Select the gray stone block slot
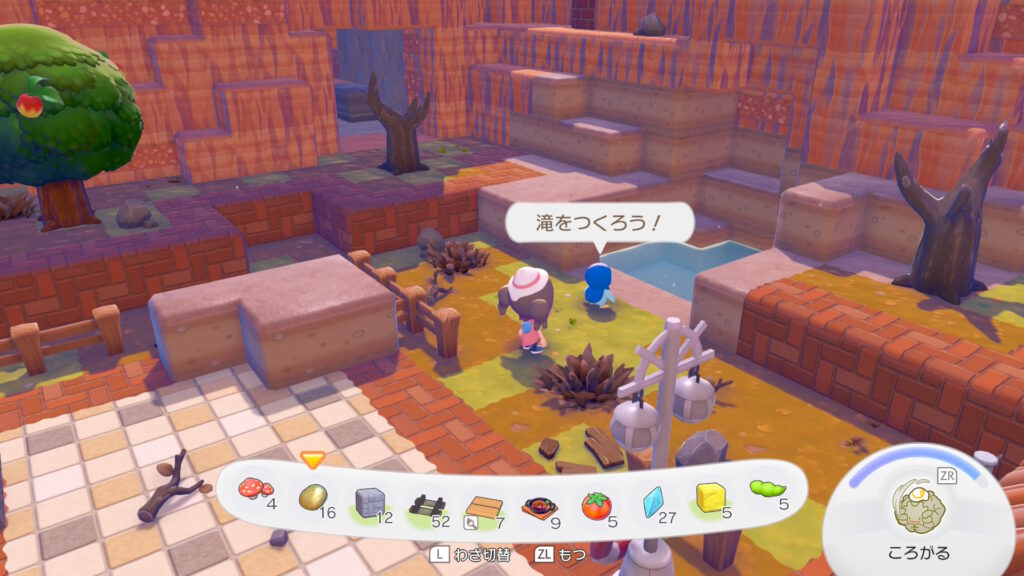This screenshot has width=1024, height=576. tap(371, 500)
